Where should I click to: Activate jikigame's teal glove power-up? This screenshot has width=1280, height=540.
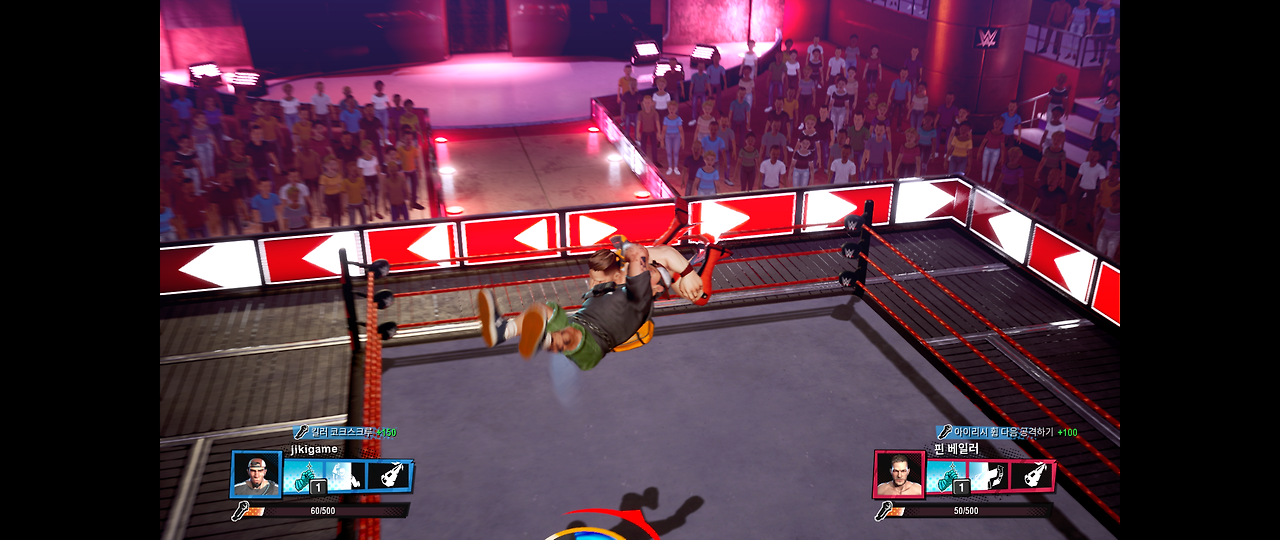(x=302, y=476)
